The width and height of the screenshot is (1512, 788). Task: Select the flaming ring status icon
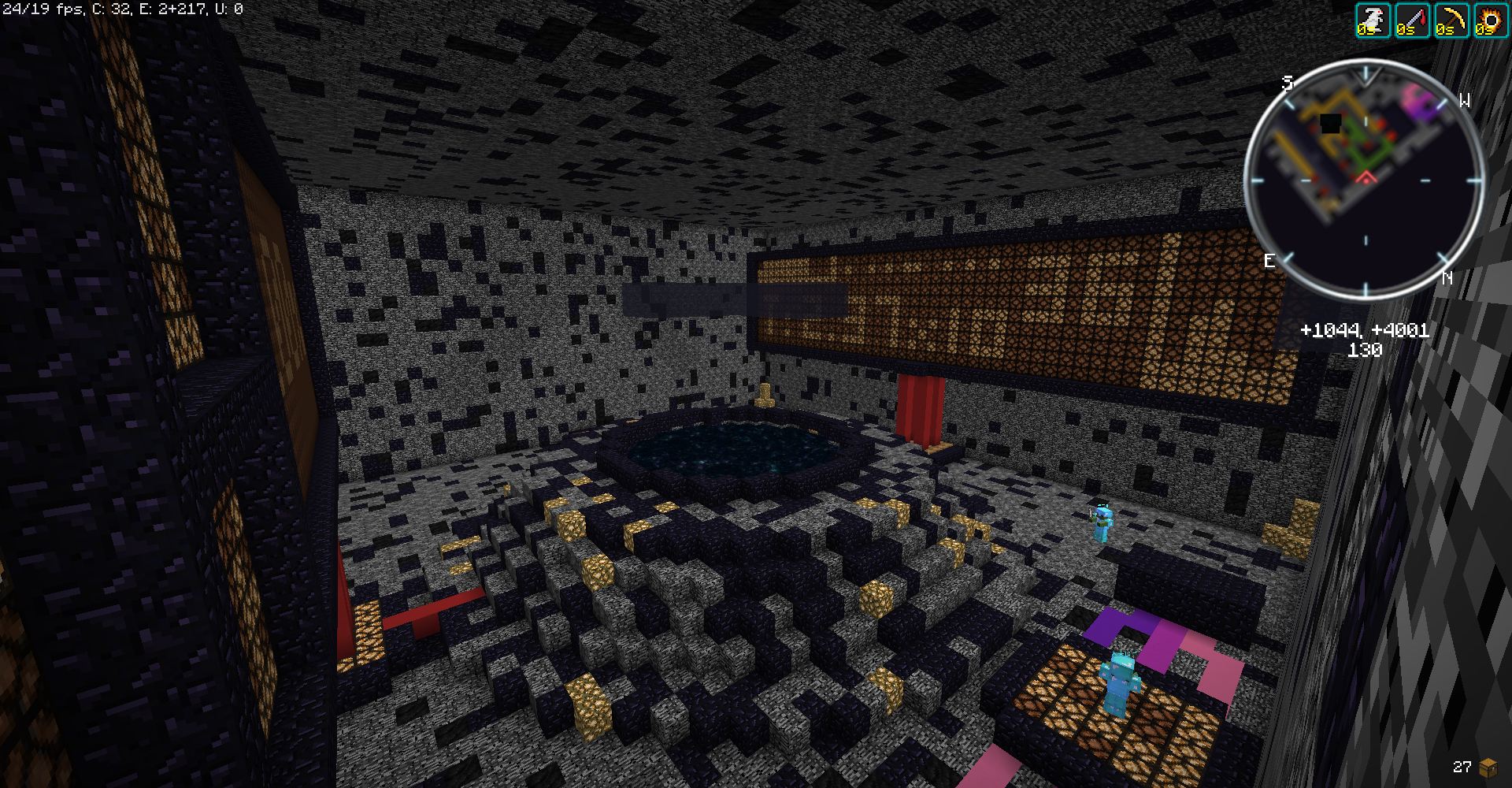(1490, 20)
